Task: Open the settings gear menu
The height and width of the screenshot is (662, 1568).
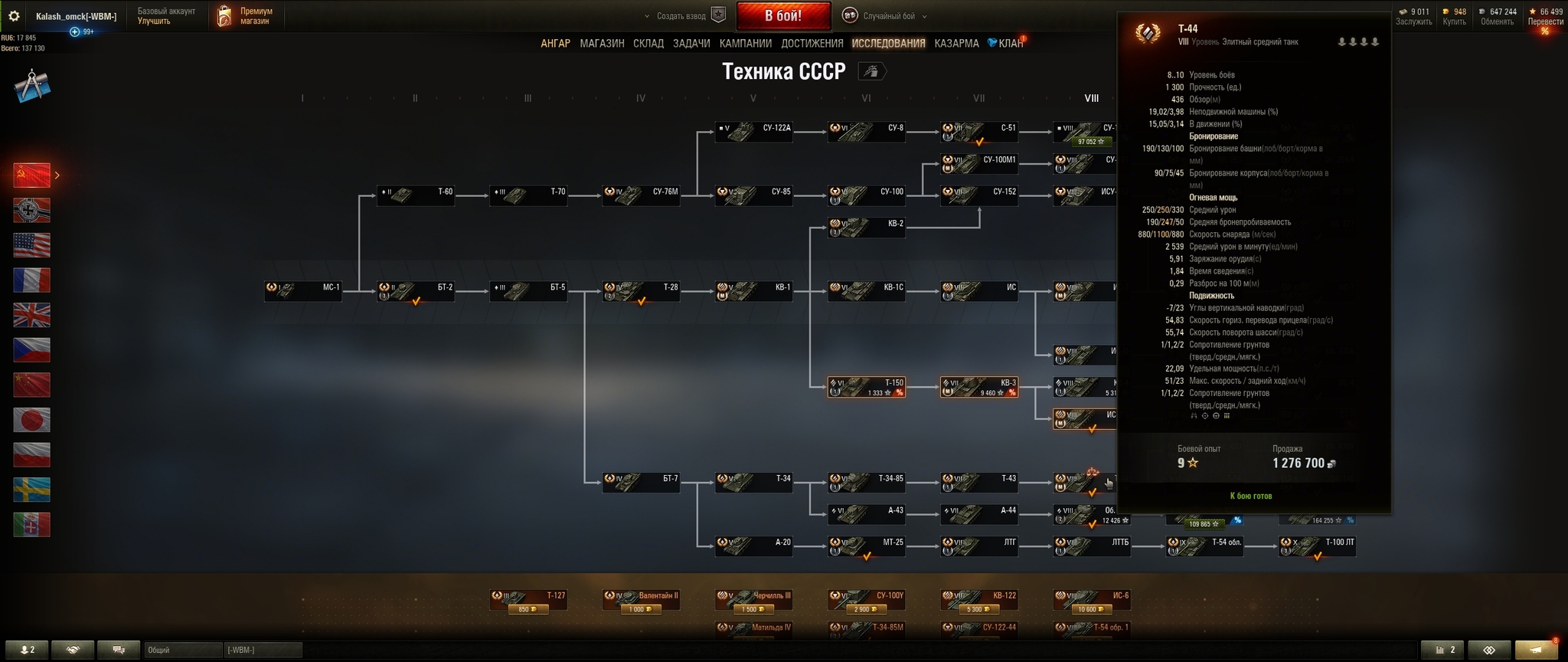Action: (x=14, y=16)
